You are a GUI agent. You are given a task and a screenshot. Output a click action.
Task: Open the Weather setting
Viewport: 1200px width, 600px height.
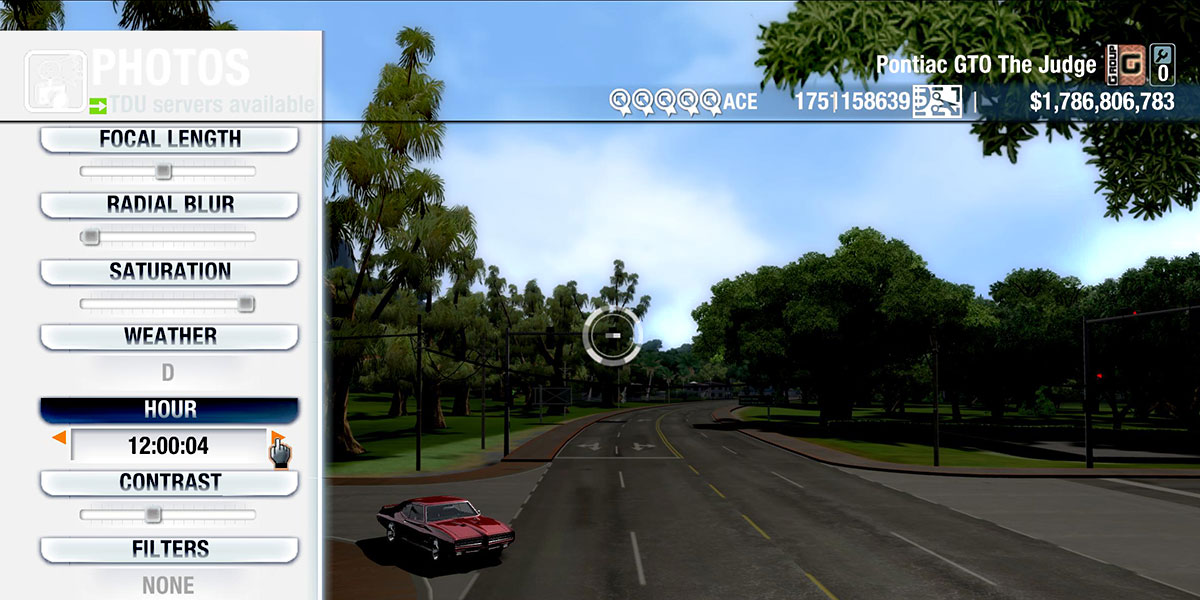pos(169,337)
